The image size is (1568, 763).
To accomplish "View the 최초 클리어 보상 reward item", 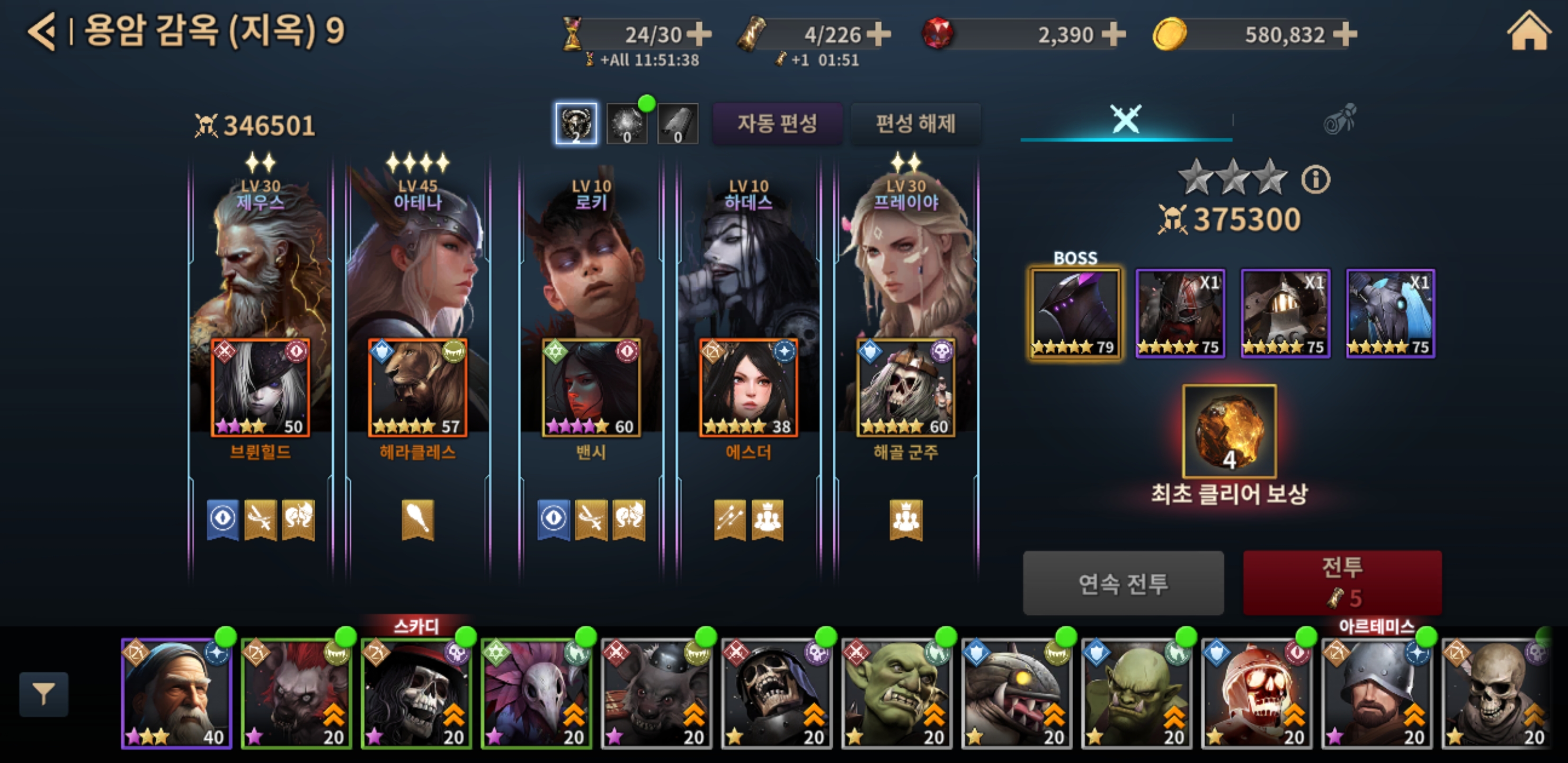I will pyautogui.click(x=1229, y=431).
